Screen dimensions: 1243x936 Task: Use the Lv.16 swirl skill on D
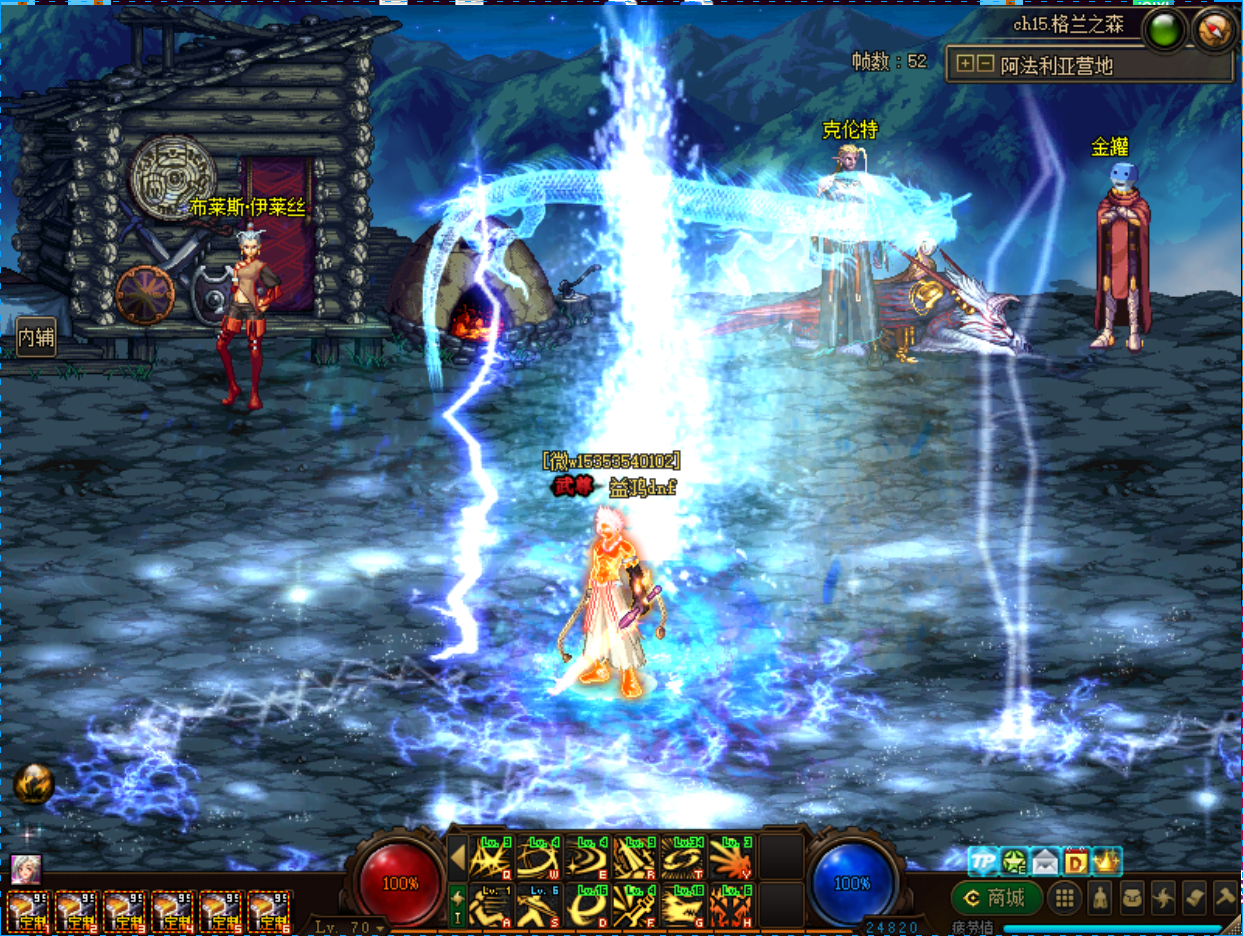588,904
